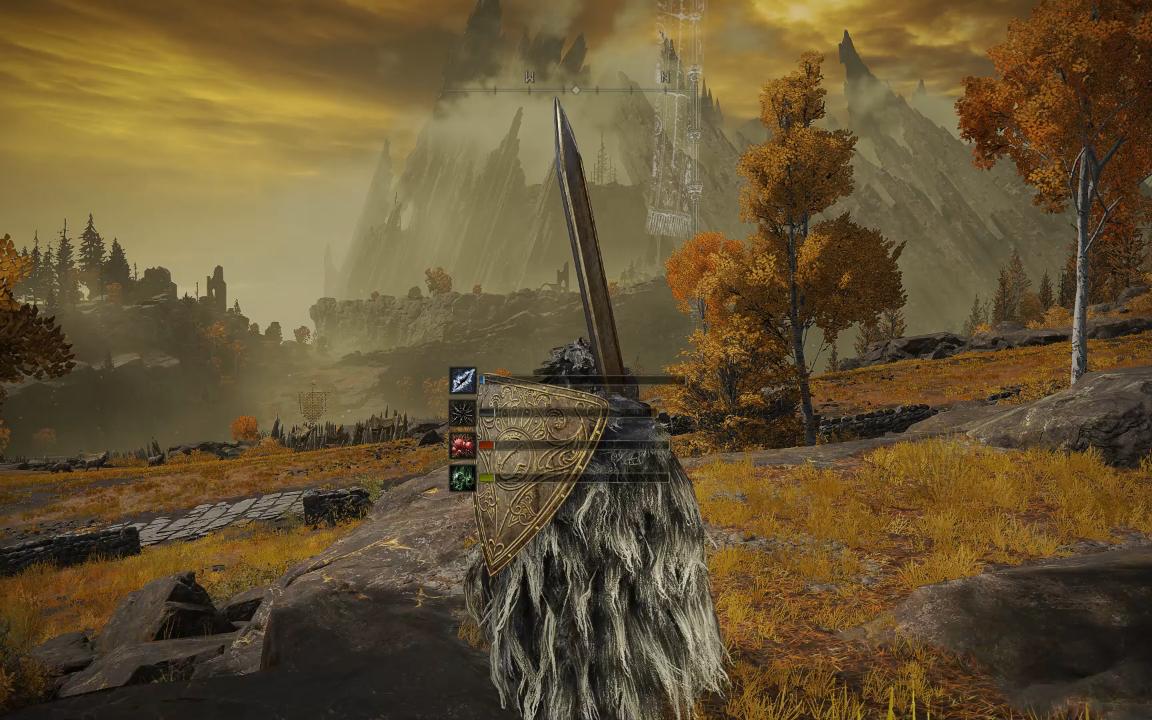Screen dimensions: 1152x720
Task: Click the compass strip's W marker
Action: (529, 77)
